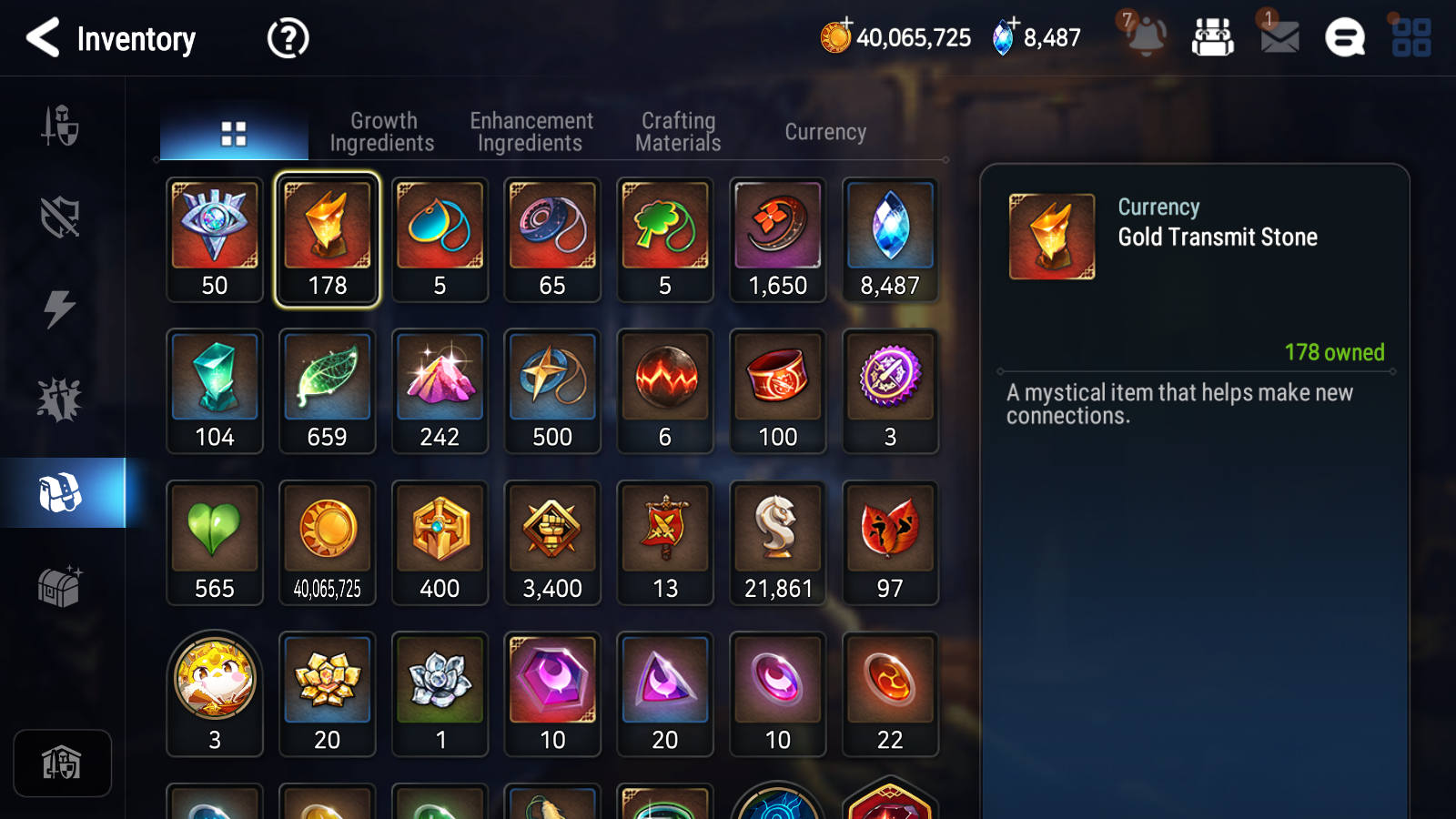The height and width of the screenshot is (819, 1456).
Task: Select the golden lotus flower item
Action: (328, 693)
